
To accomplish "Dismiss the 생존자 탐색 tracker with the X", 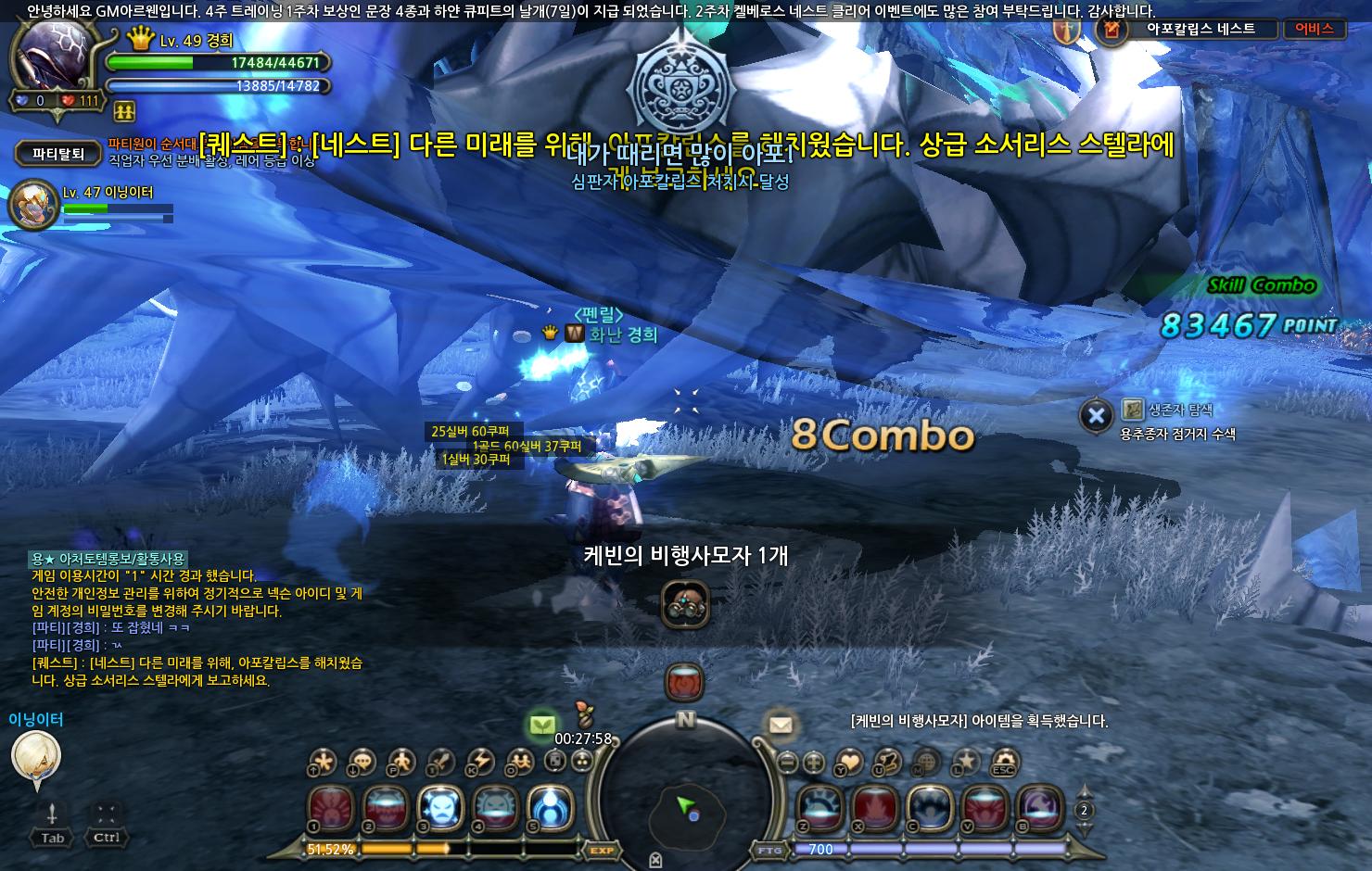I will point(1097,414).
